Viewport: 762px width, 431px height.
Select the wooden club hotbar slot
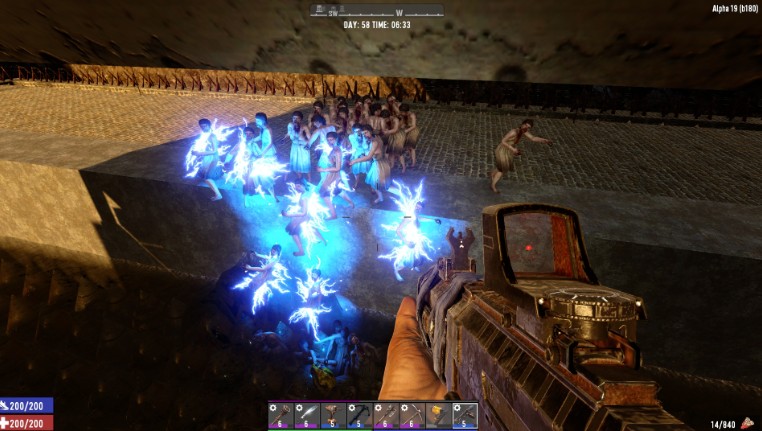click(279, 415)
